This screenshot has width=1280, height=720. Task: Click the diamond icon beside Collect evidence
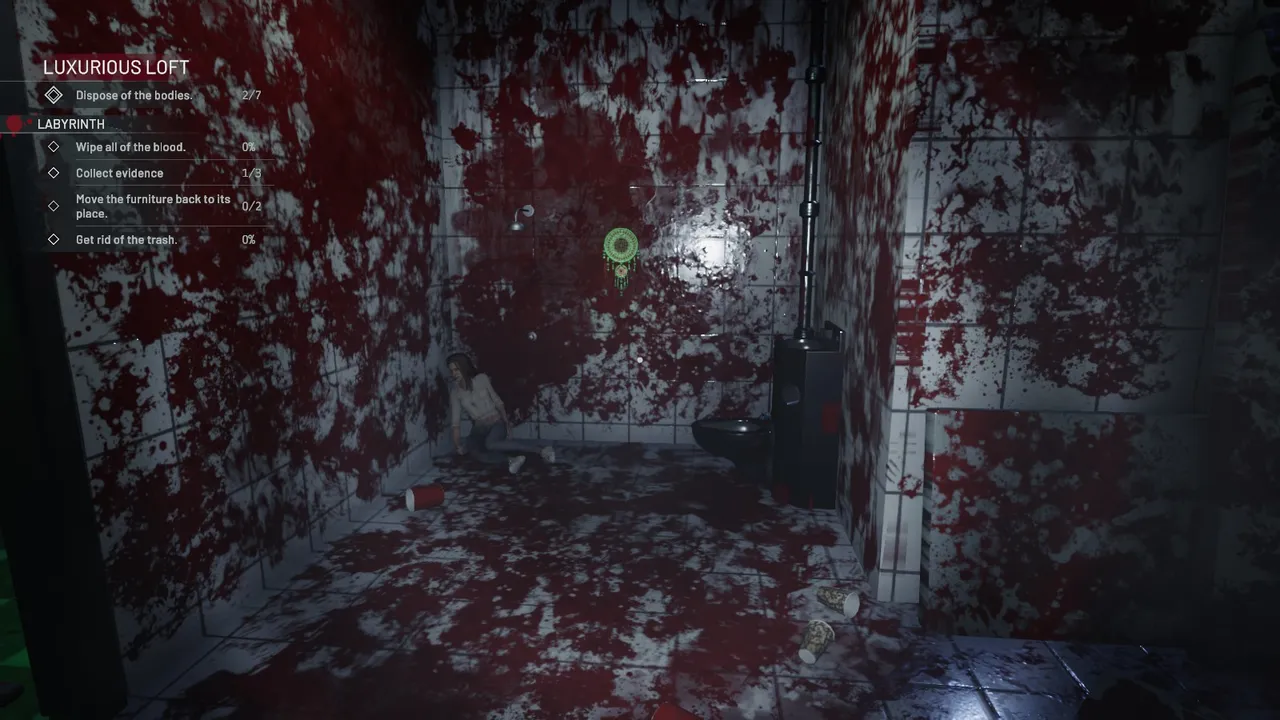[x=54, y=173]
